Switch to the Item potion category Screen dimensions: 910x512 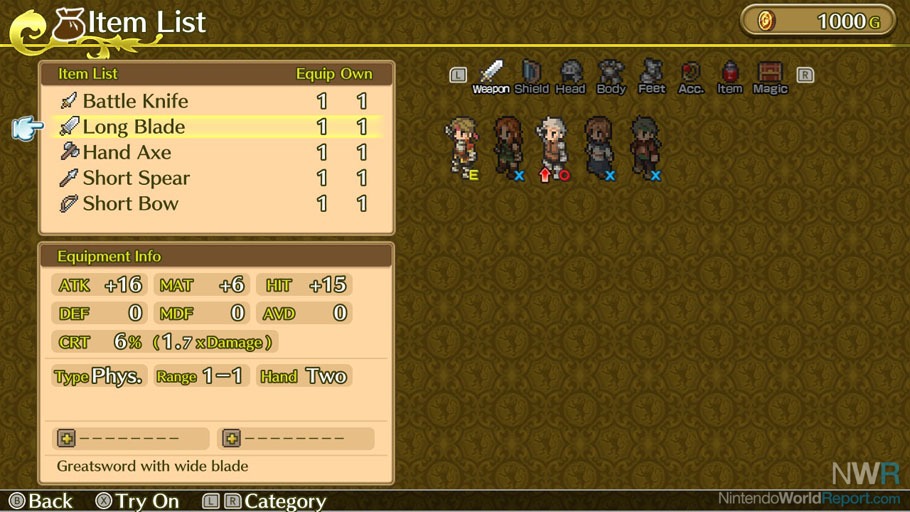click(730, 76)
